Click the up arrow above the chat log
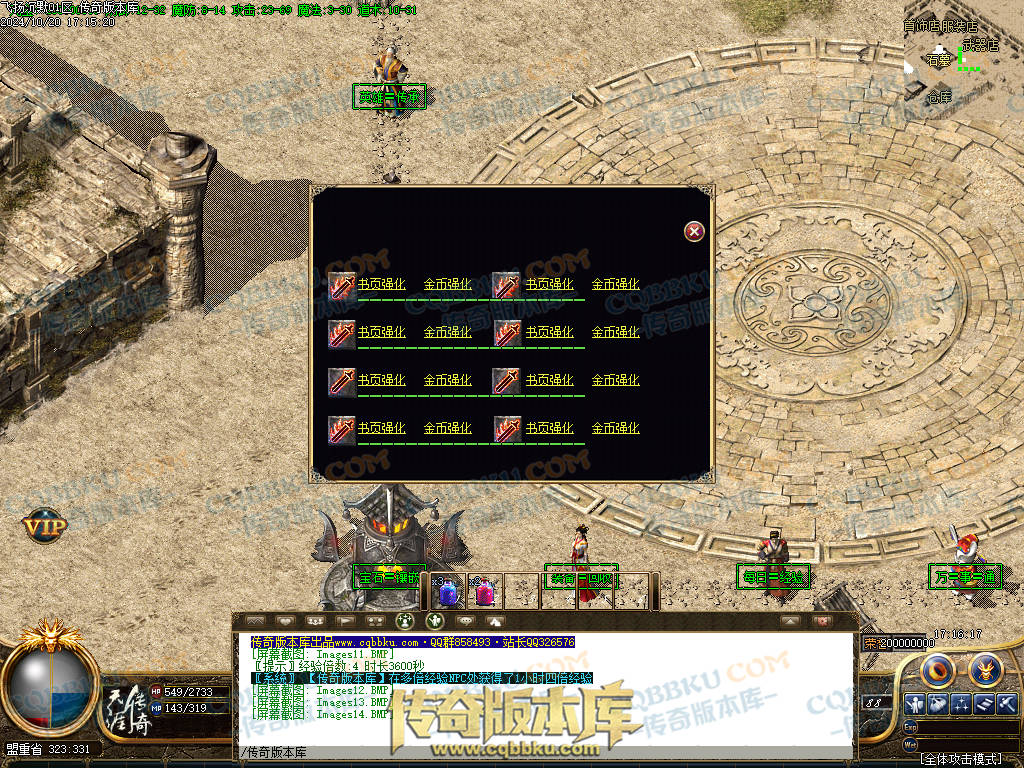Image resolution: width=1024 pixels, height=768 pixels. tap(790, 621)
